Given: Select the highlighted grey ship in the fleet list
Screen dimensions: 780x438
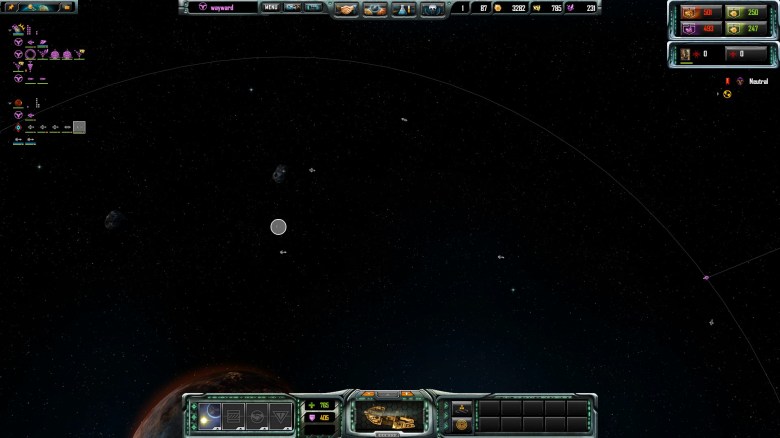Looking at the screenshot, I should point(79,127).
